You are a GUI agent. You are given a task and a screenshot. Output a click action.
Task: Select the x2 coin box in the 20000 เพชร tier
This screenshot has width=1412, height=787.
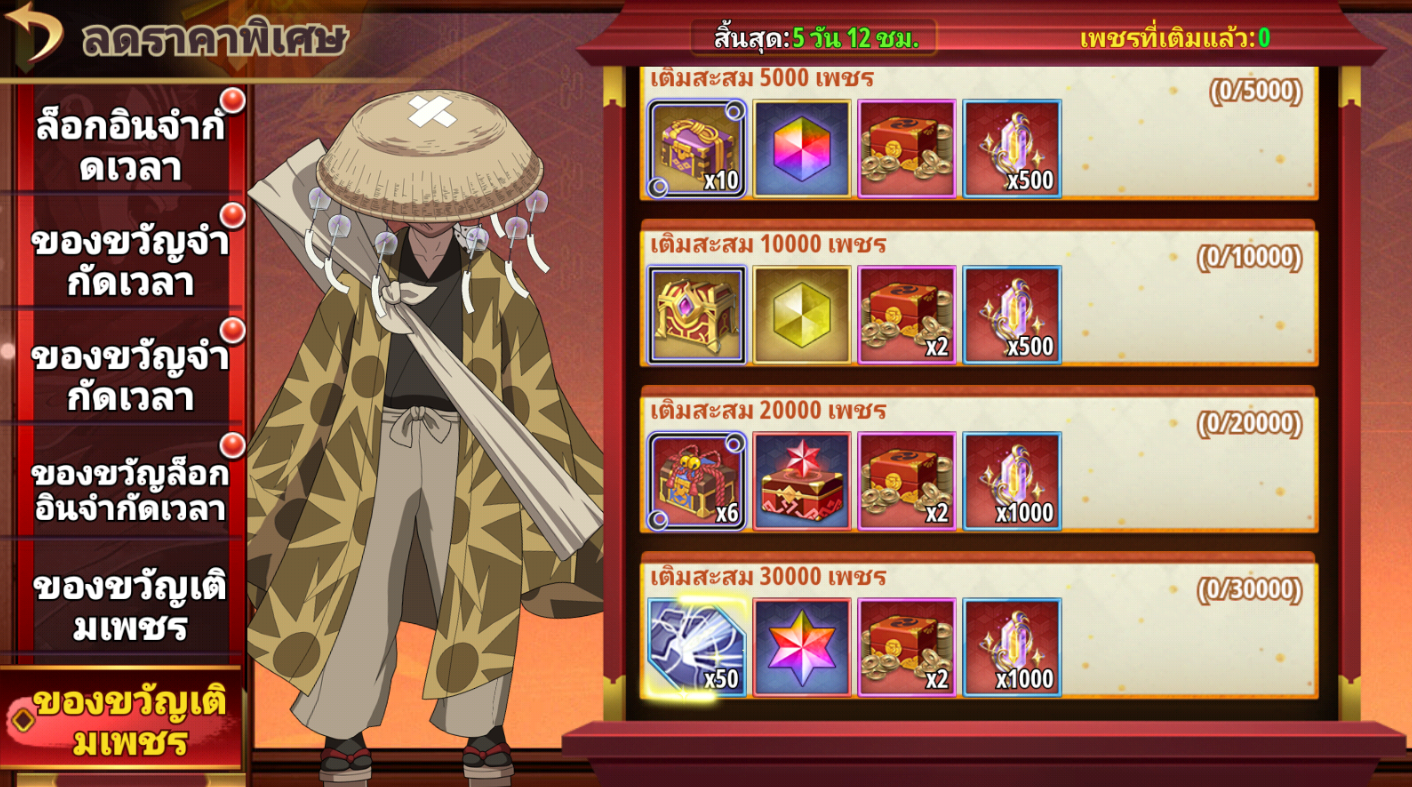coord(907,481)
